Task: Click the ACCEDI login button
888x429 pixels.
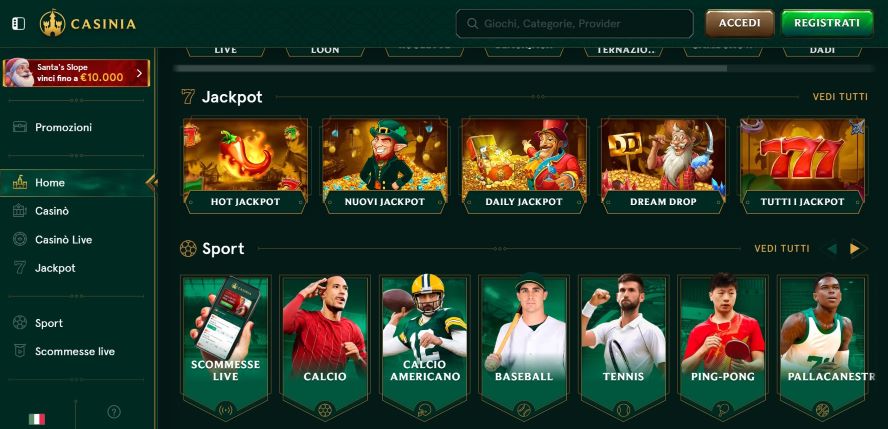Action: coord(739,23)
